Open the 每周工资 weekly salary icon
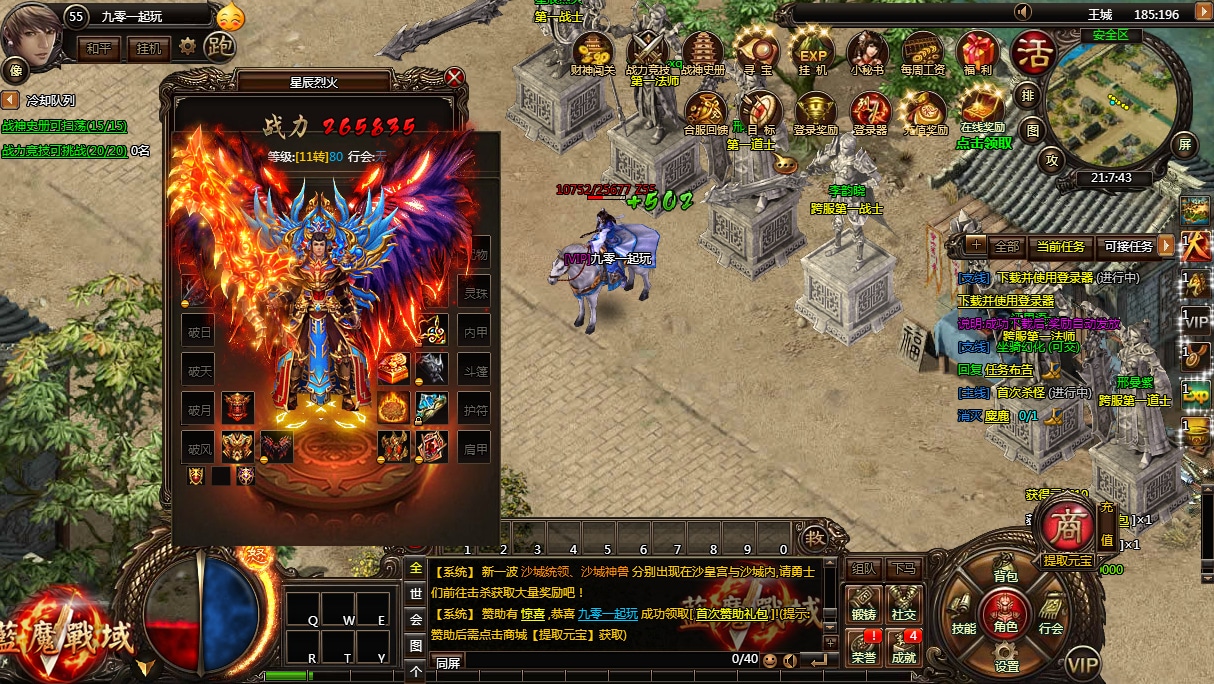The width and height of the screenshot is (1214, 684). (922, 53)
